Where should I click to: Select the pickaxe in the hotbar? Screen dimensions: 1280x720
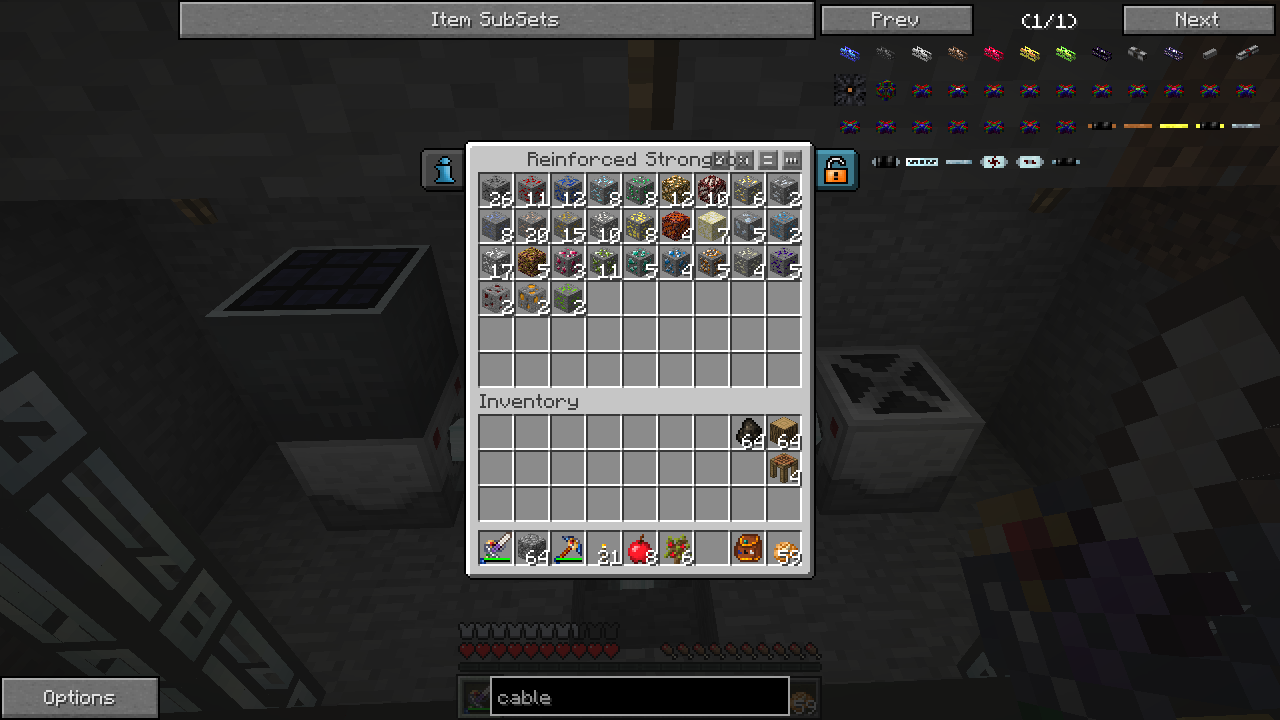click(568, 549)
